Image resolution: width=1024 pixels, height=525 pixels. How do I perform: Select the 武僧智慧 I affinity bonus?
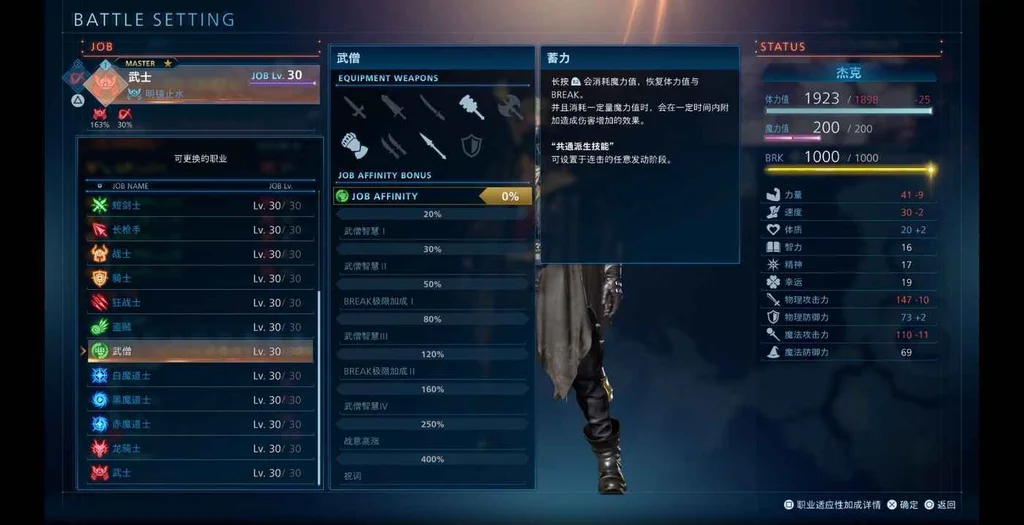(432, 231)
